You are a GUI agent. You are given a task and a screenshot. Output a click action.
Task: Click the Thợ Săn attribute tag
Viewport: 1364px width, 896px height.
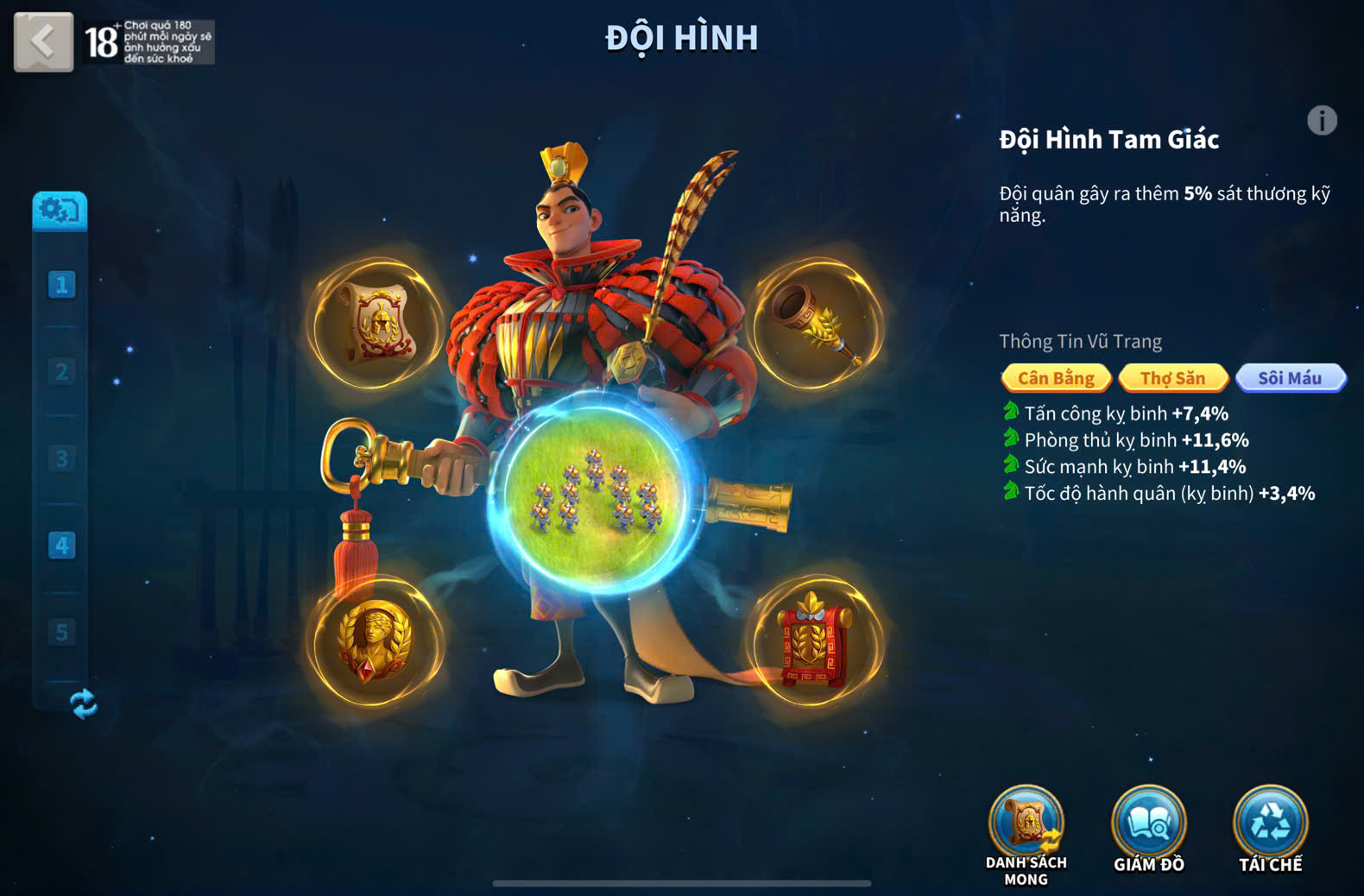pos(1172,378)
